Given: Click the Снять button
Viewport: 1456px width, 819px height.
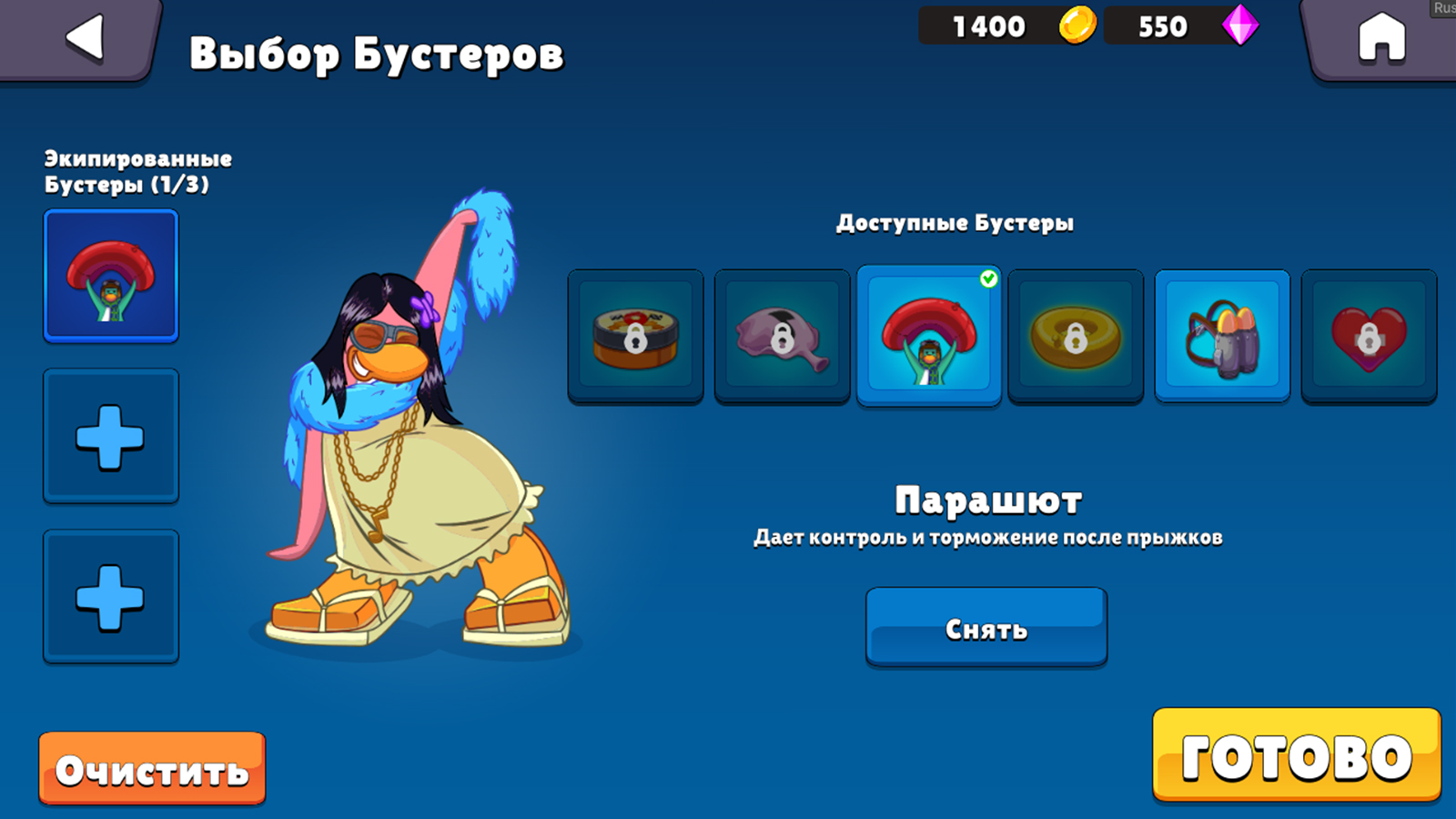Looking at the screenshot, I should [x=986, y=628].
